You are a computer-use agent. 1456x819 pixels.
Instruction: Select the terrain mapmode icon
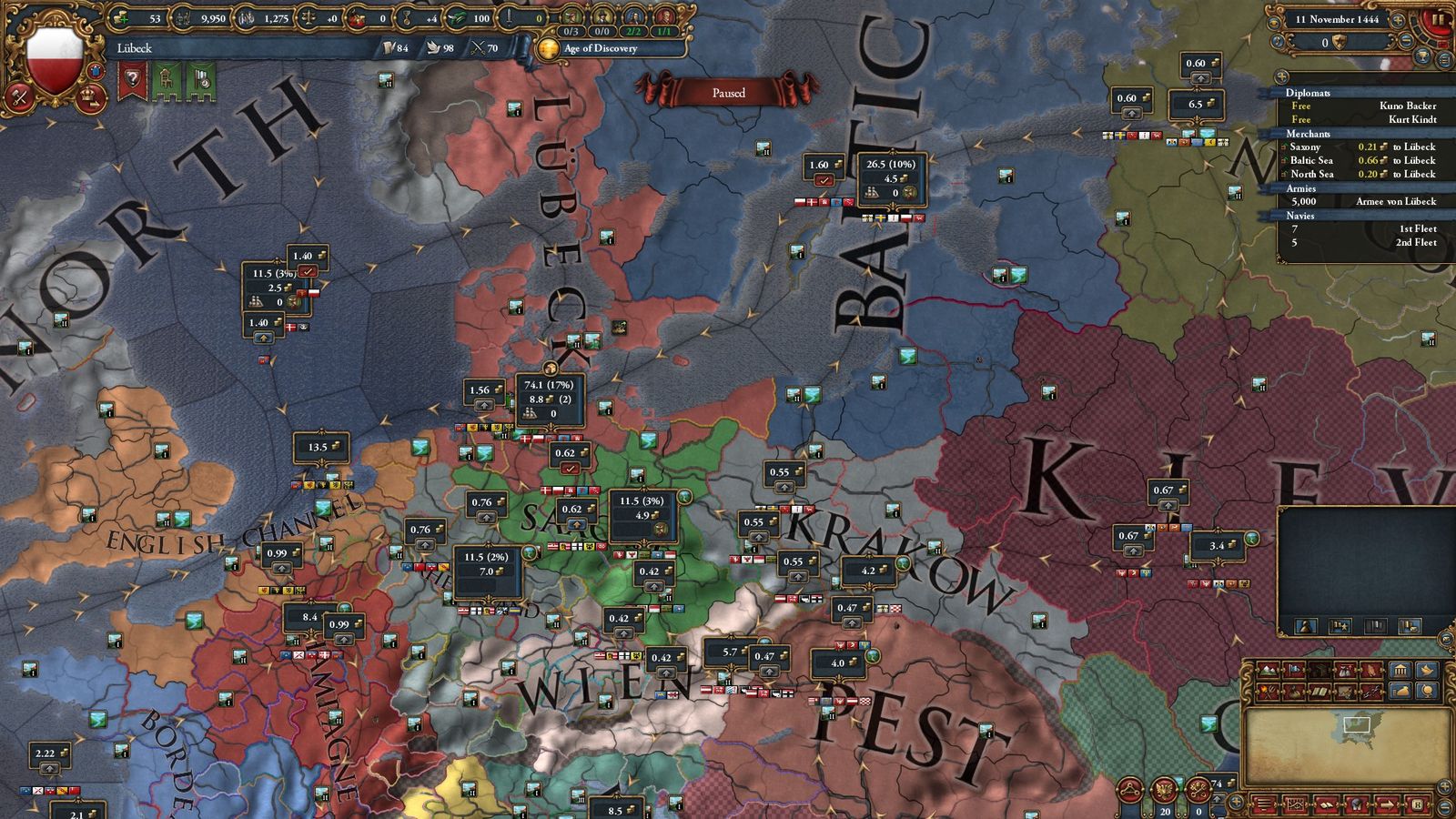coord(1267,670)
